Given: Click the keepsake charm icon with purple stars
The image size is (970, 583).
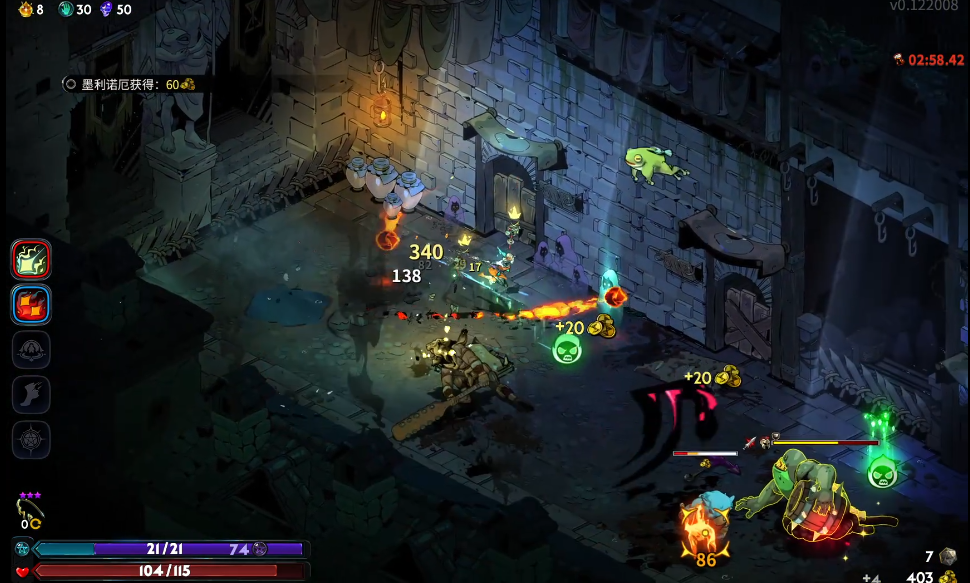Looking at the screenshot, I should 30,510.
